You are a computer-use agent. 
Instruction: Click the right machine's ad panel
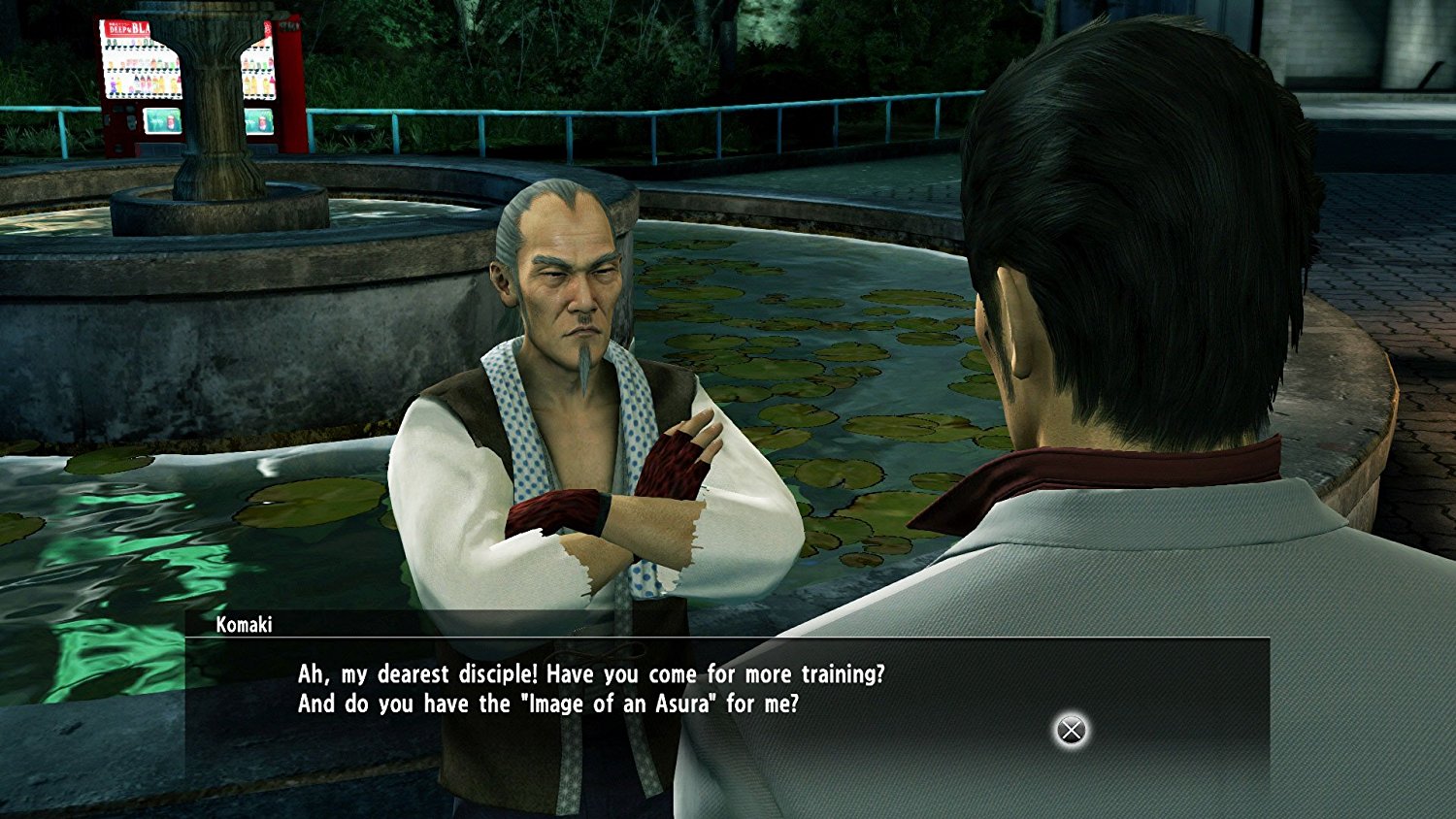tap(260, 121)
